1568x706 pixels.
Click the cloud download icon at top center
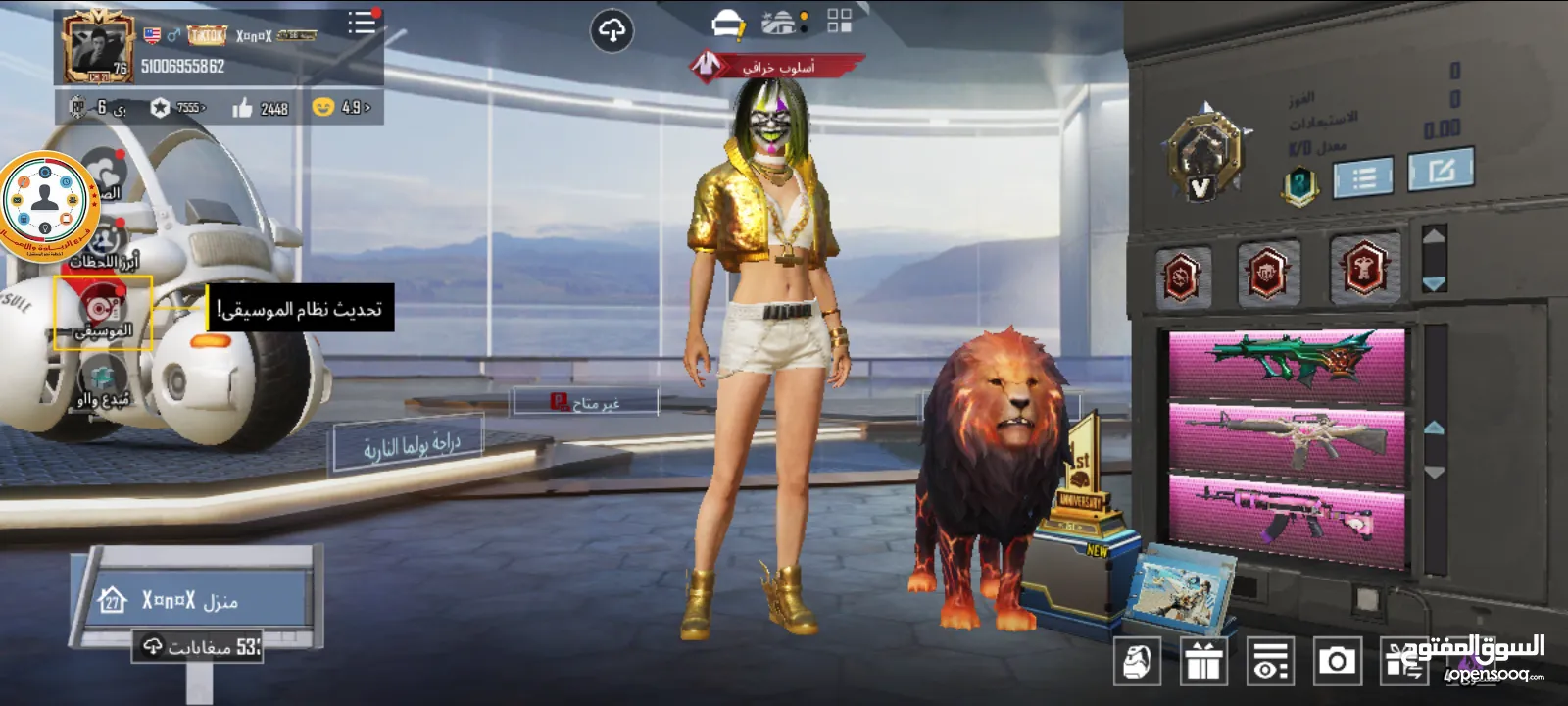coord(614,29)
